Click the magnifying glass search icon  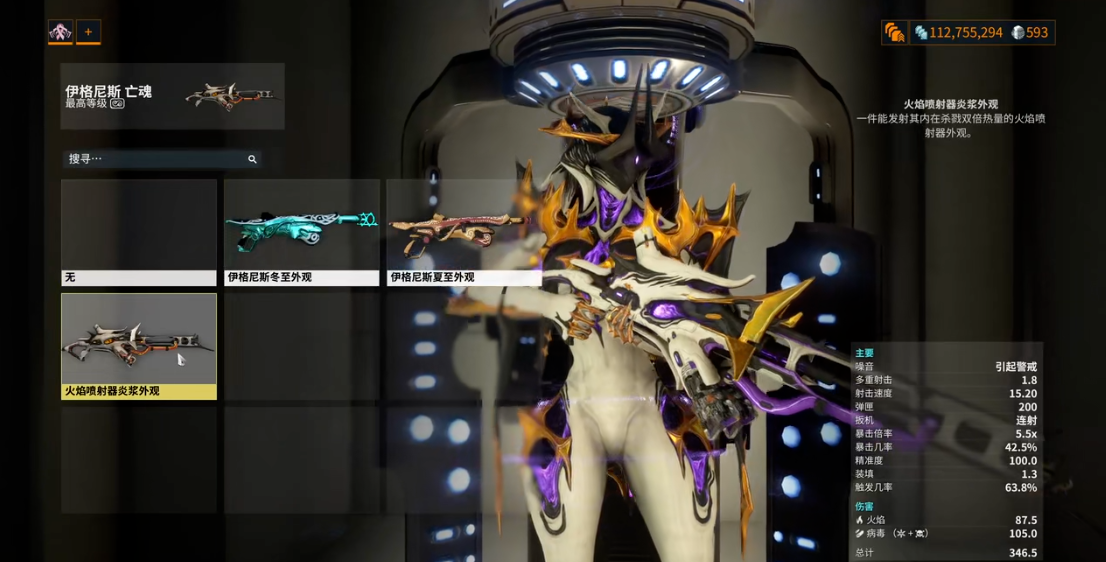coord(252,159)
